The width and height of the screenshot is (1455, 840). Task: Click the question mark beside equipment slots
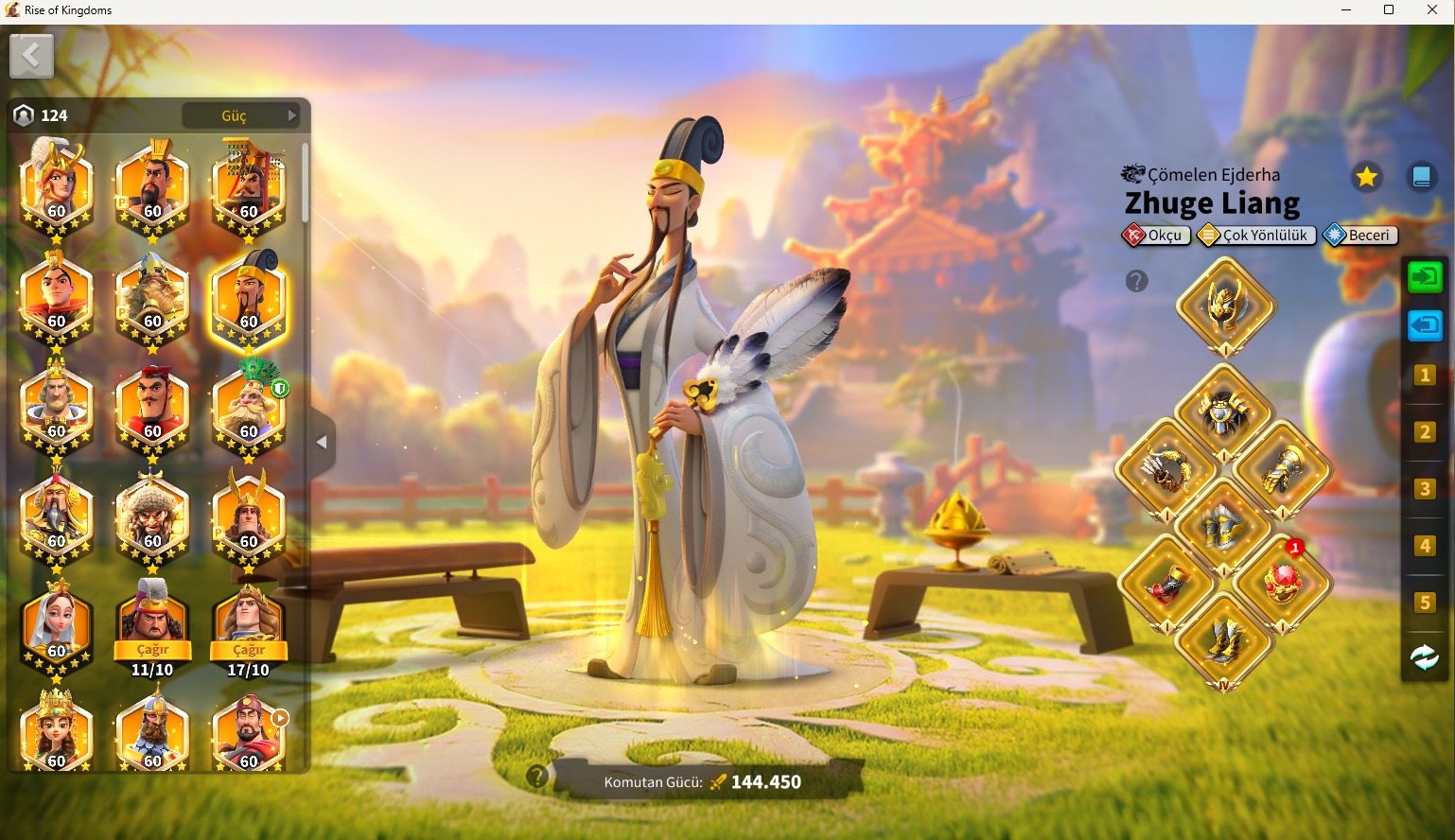[x=1136, y=281]
